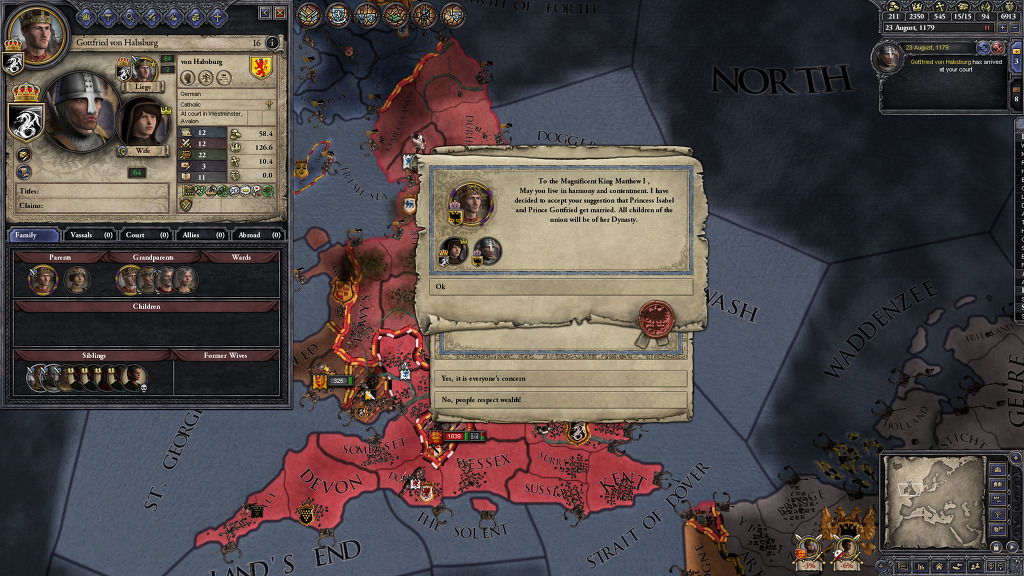Screen dimensions: 1024x576
Task: Open the von Habsburg dynasty shield
Action: coord(263,69)
